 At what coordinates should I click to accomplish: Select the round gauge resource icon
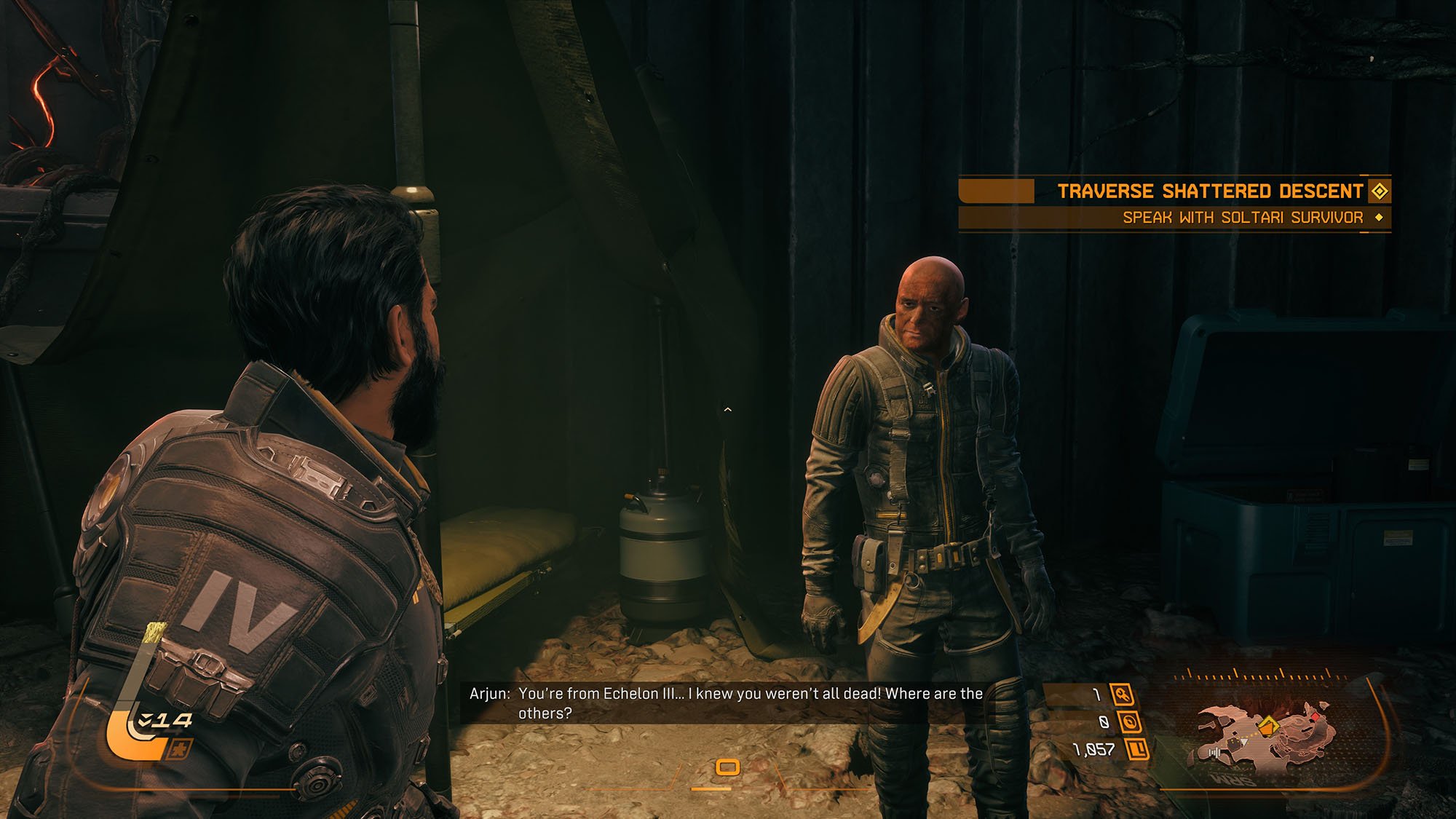(x=1130, y=721)
